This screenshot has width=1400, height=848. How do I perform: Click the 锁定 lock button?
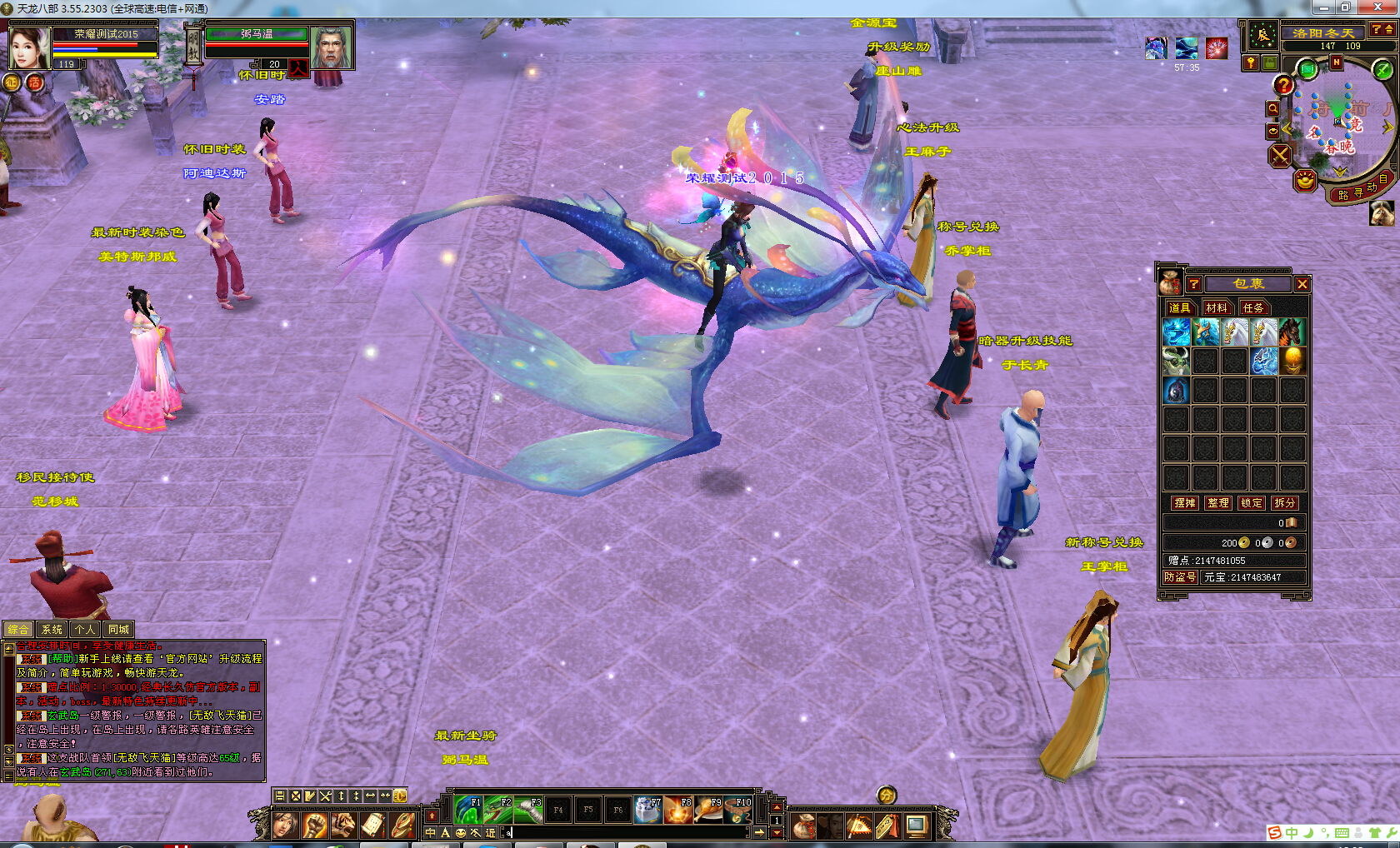(1252, 503)
